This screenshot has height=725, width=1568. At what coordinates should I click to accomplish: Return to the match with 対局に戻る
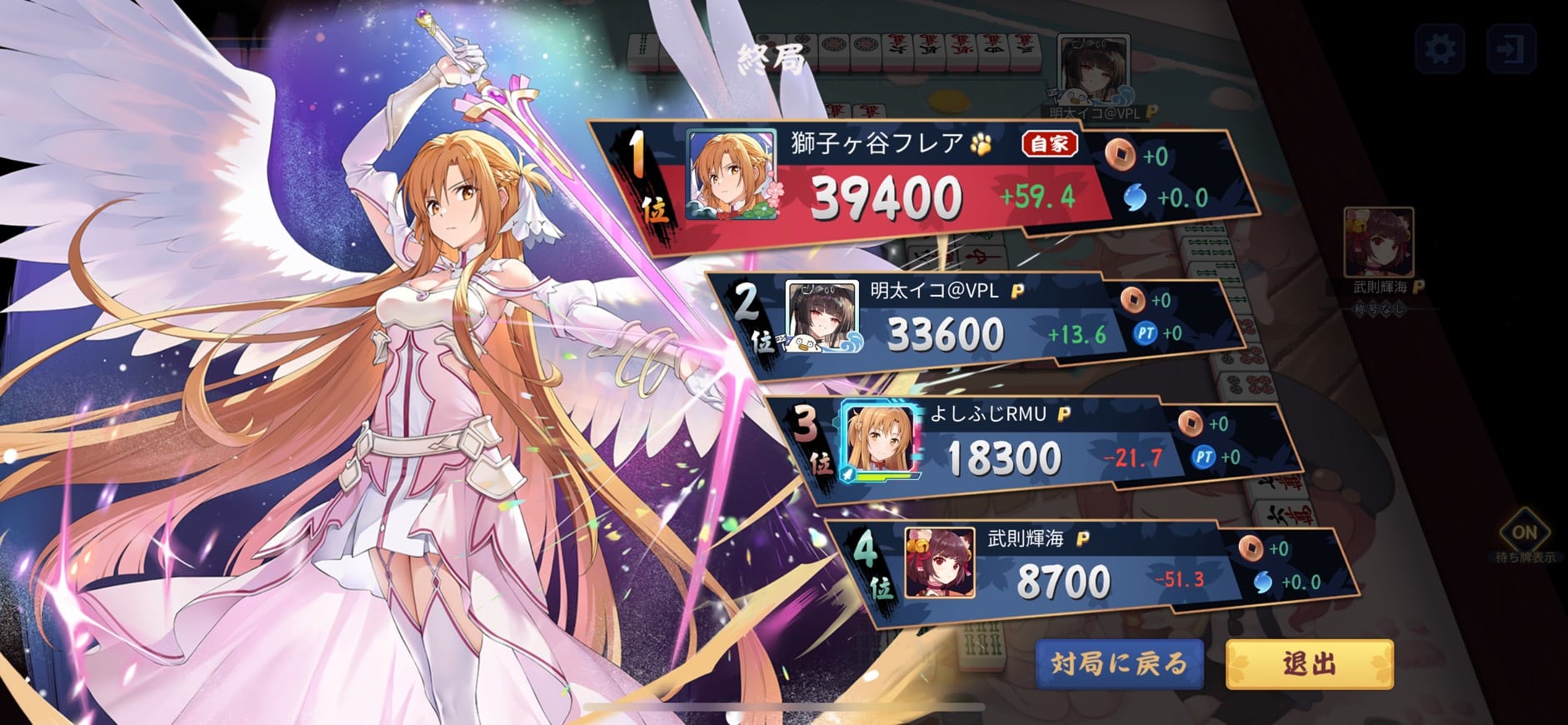[x=1119, y=664]
